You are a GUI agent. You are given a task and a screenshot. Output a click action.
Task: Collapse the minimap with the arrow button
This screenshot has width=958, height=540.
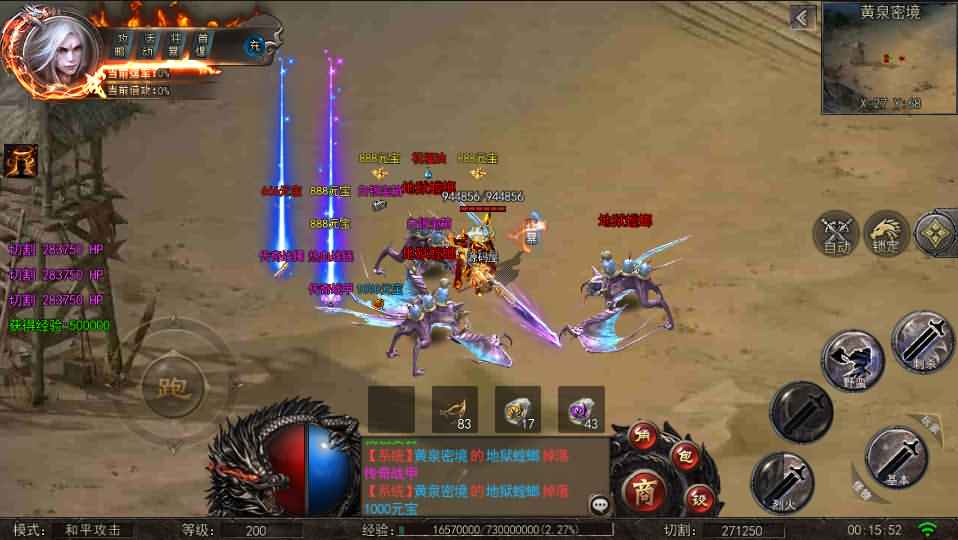[x=802, y=17]
